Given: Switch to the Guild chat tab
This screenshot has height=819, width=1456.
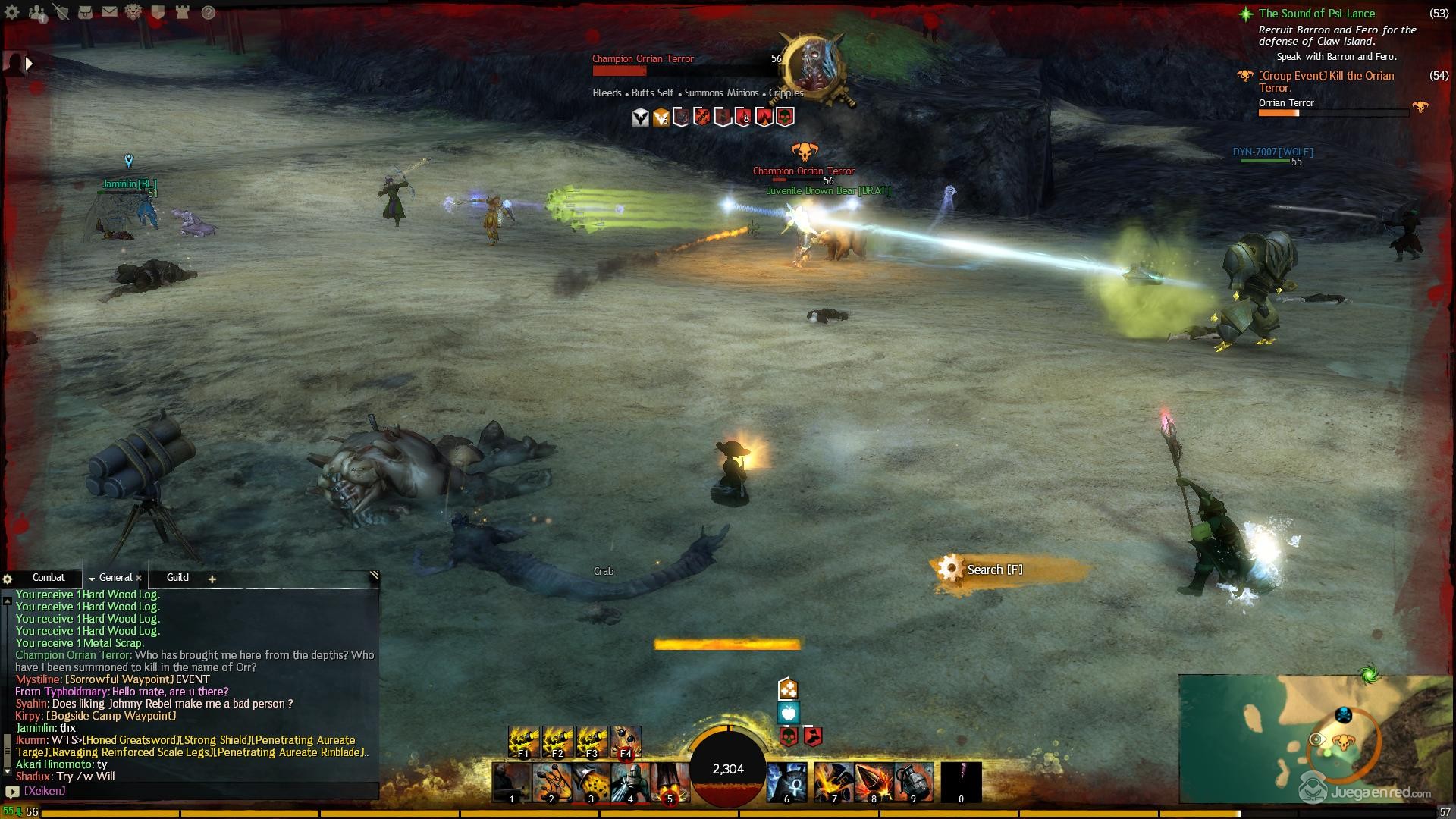Looking at the screenshot, I should (177, 578).
